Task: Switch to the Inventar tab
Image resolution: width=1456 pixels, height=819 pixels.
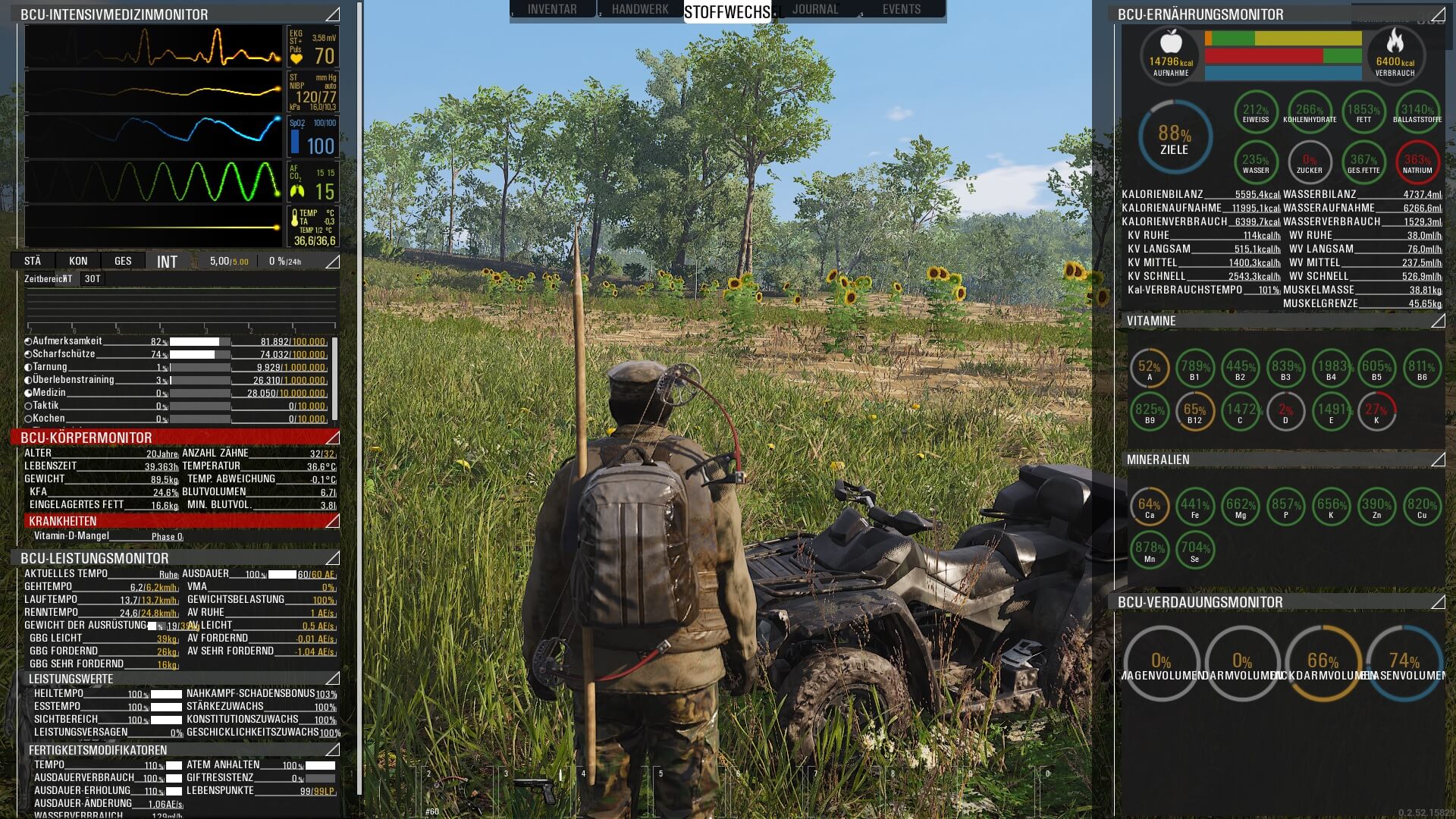Action: click(x=552, y=9)
